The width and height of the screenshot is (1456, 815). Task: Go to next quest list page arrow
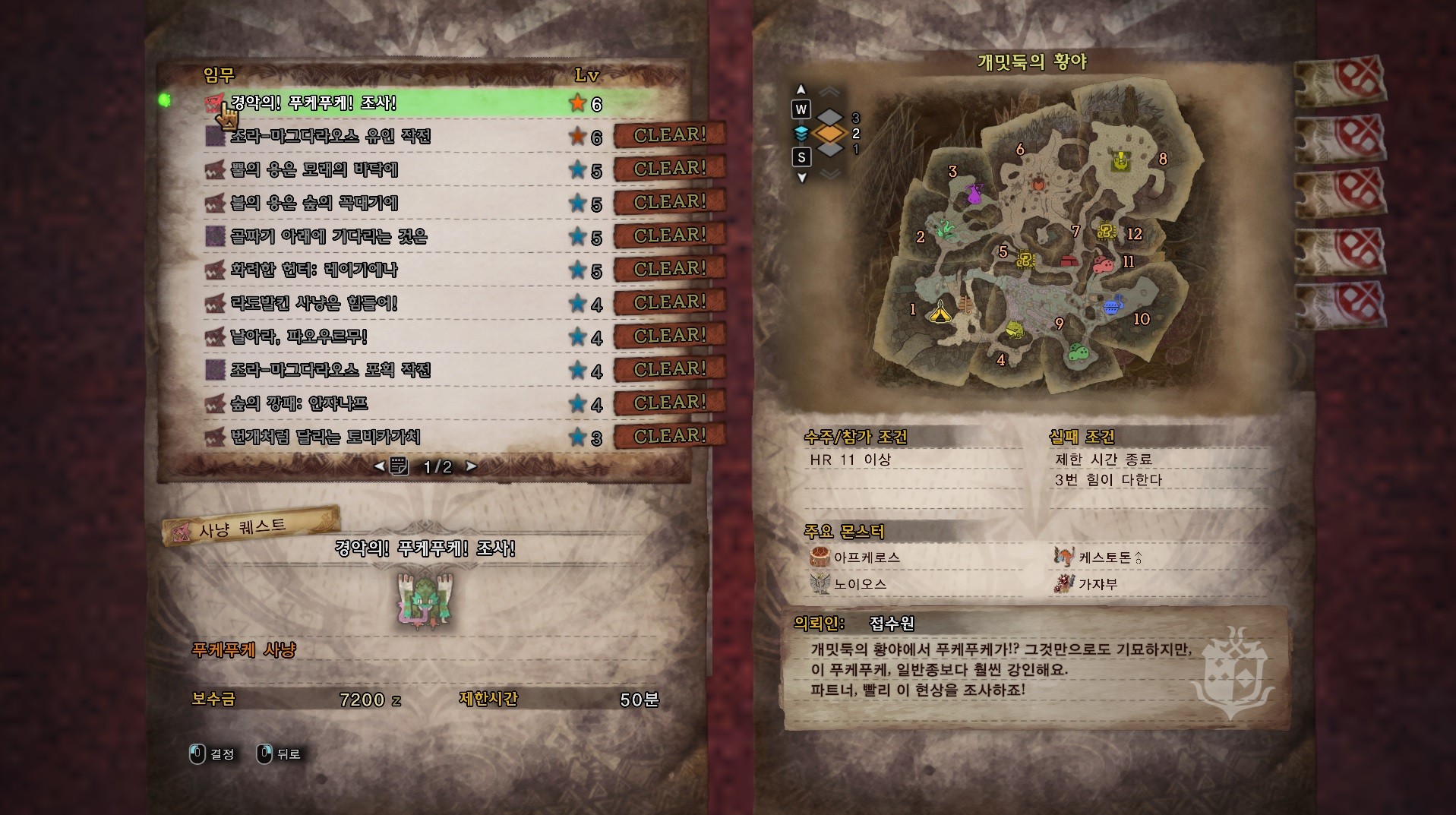(x=472, y=466)
